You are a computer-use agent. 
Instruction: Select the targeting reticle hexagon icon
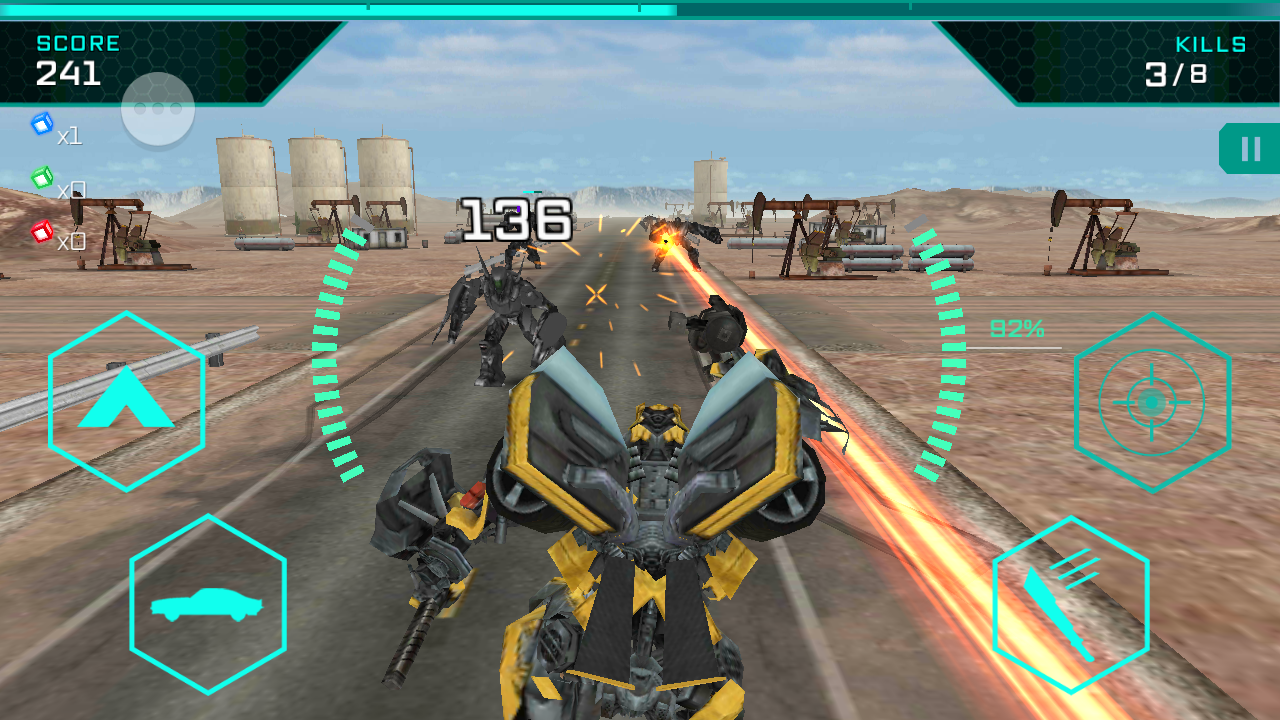point(1152,400)
